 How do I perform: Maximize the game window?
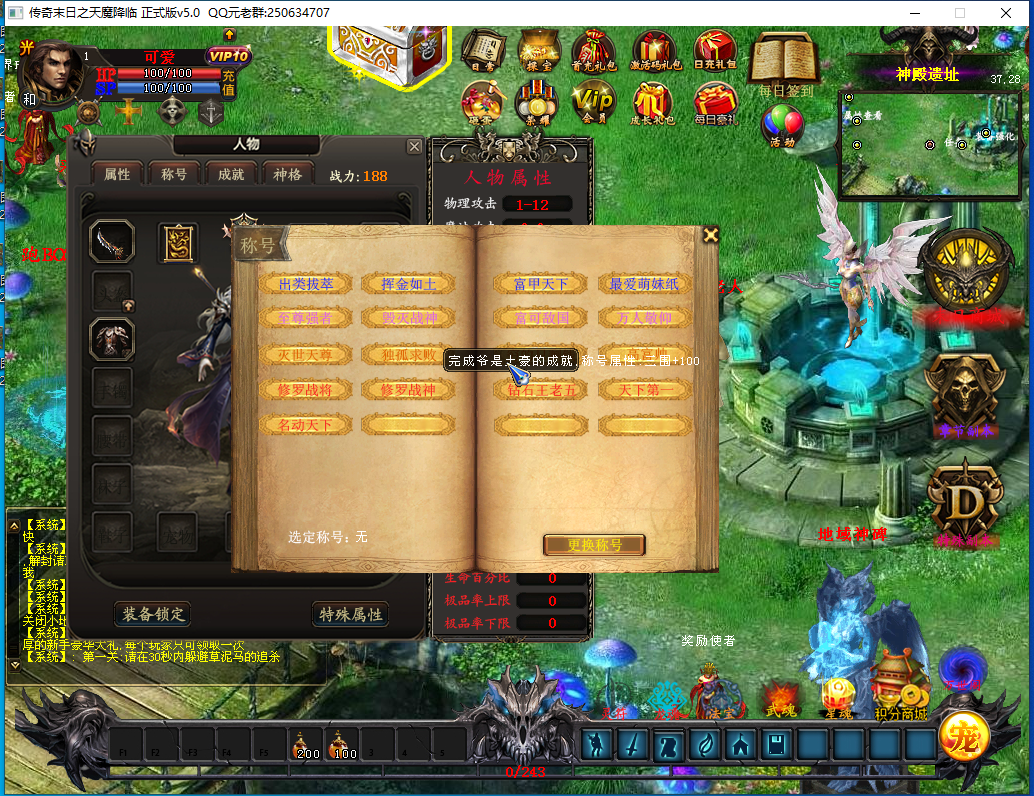click(x=960, y=13)
